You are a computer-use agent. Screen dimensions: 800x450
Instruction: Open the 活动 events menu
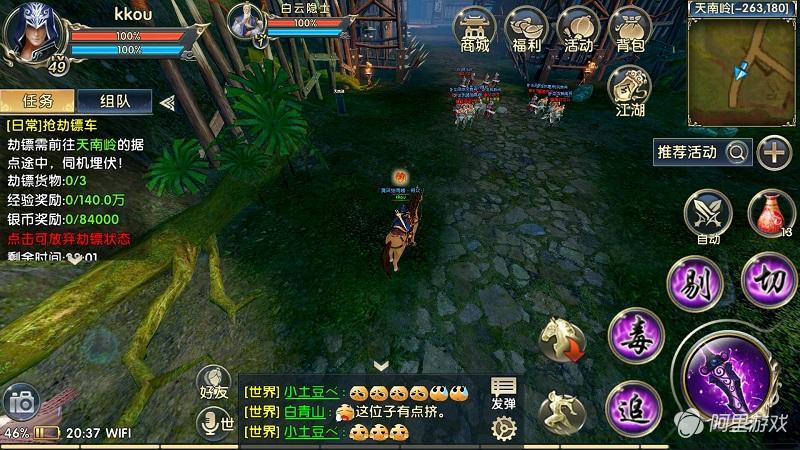[578, 29]
